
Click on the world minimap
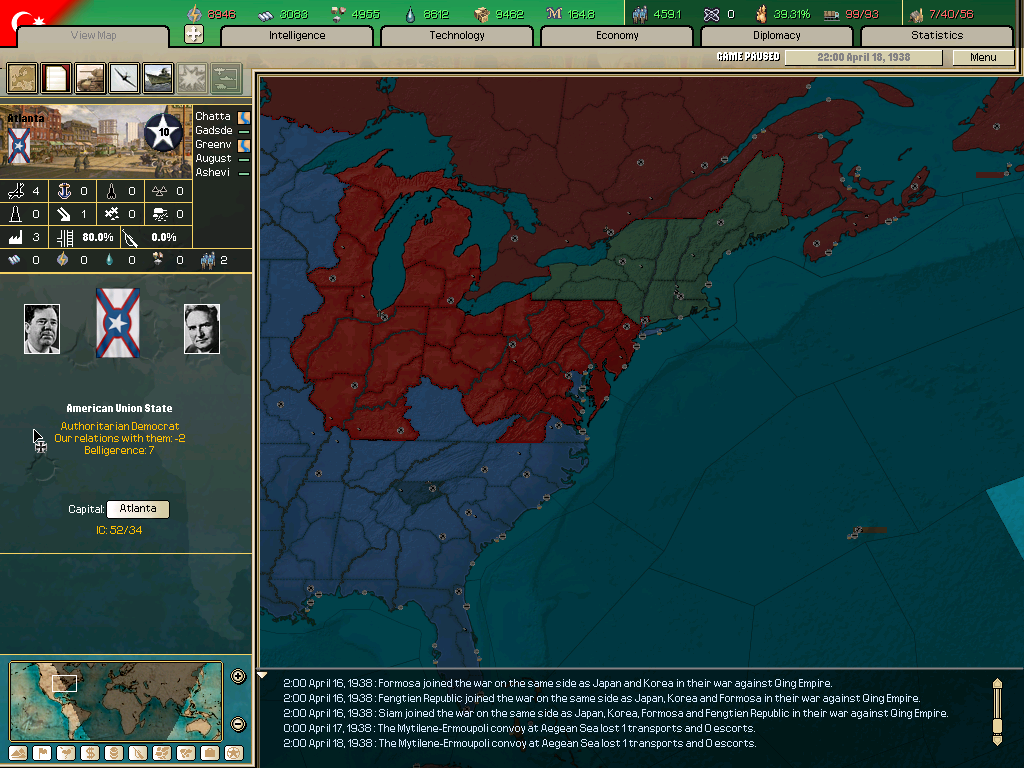pos(113,700)
